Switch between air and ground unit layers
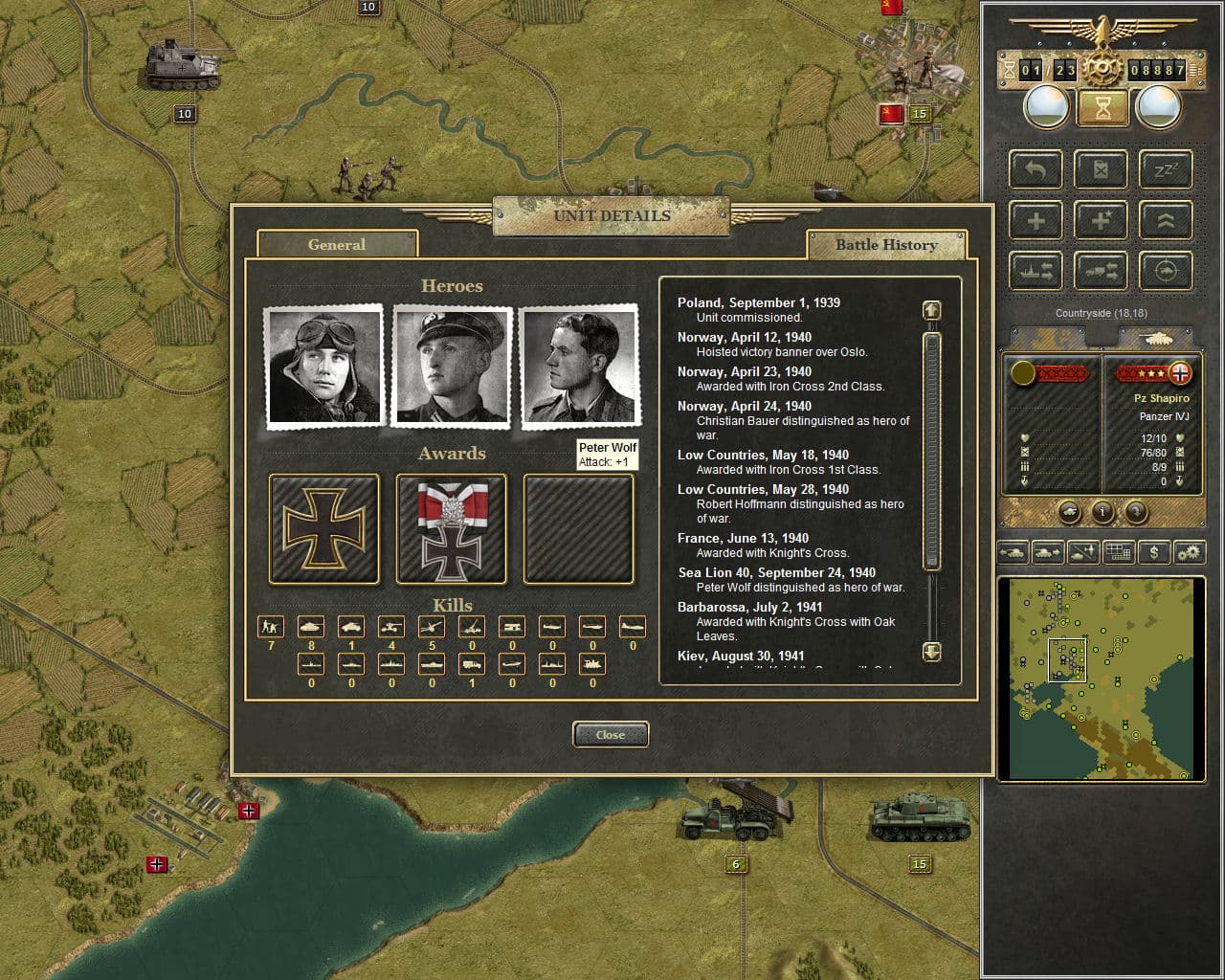1225x980 pixels. (x=1085, y=552)
